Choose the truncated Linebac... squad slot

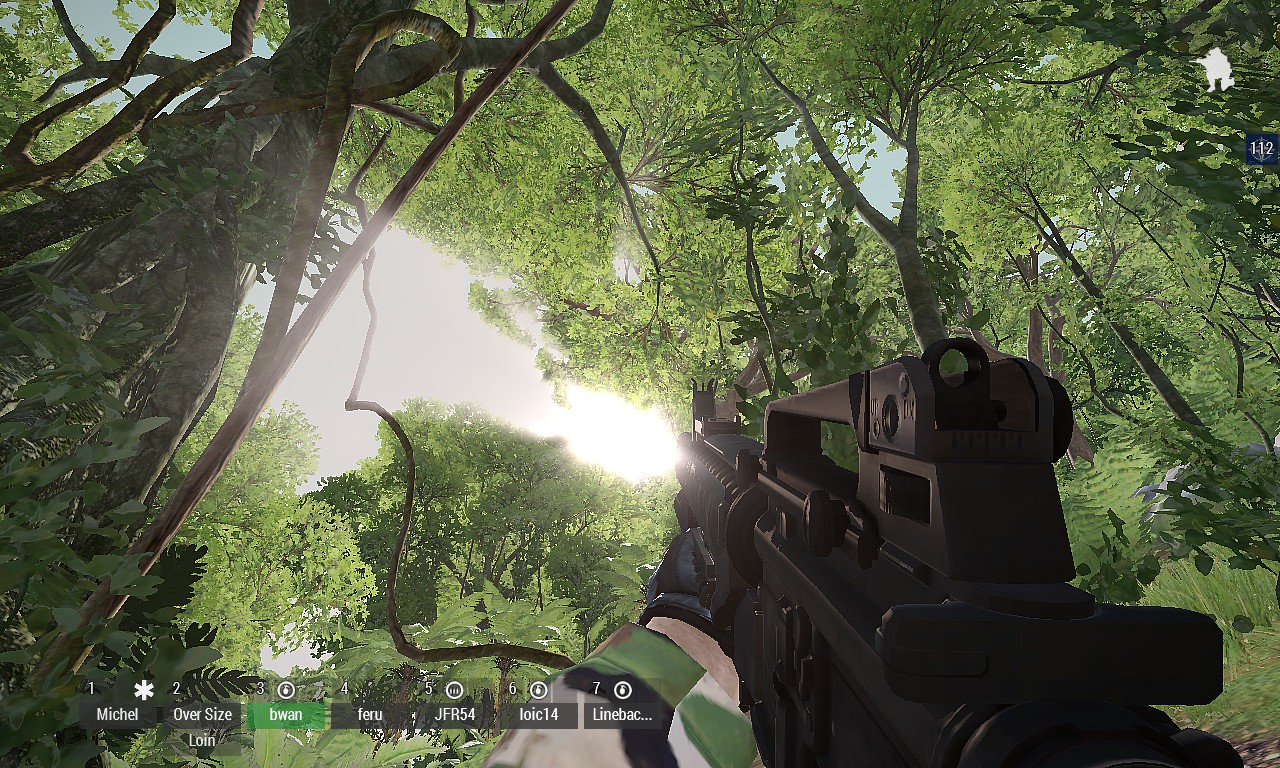coord(622,714)
